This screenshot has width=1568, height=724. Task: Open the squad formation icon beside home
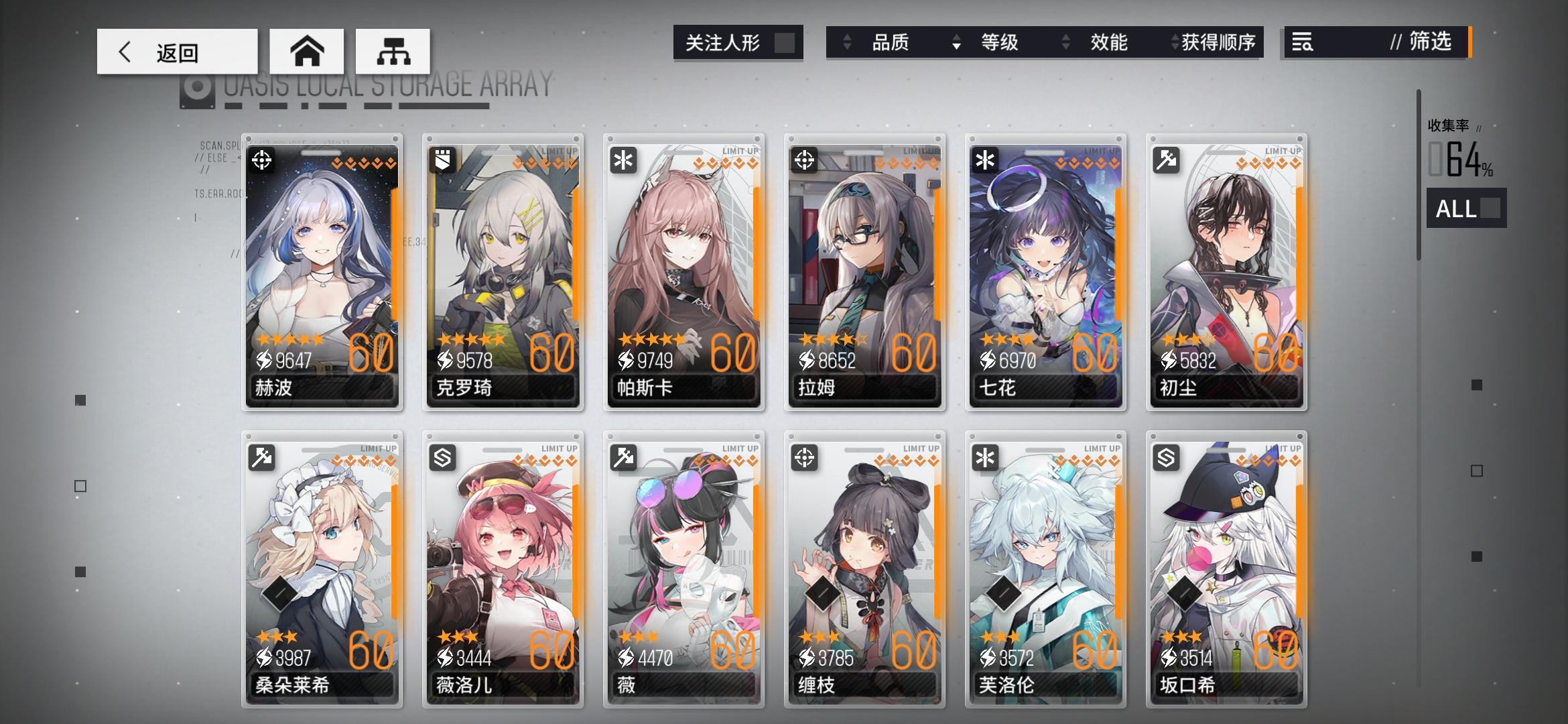pos(393,51)
